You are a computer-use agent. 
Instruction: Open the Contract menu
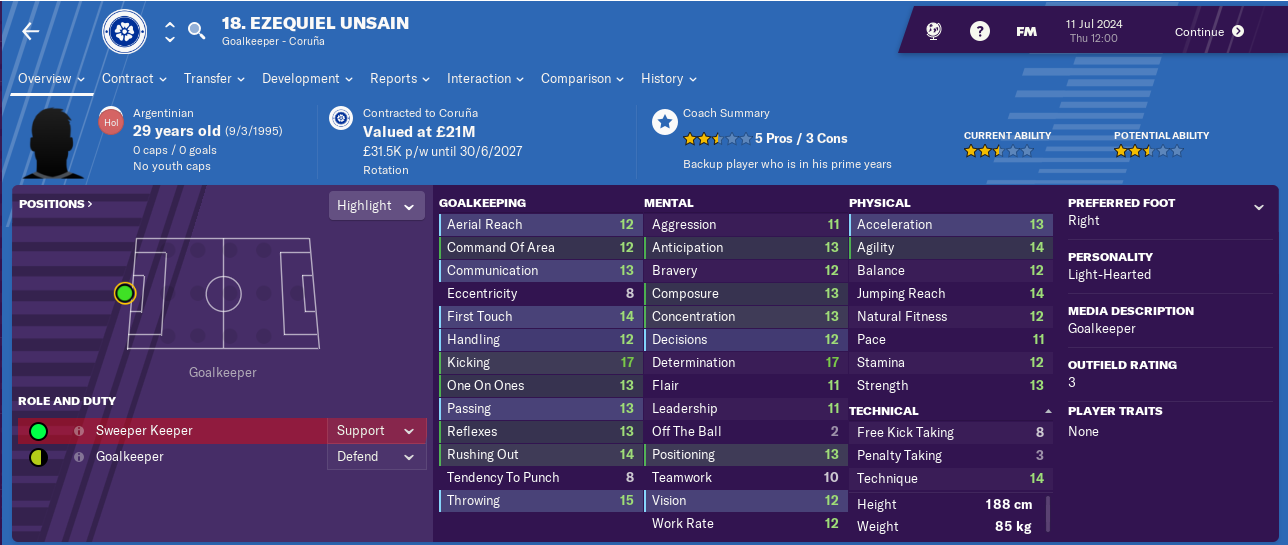(135, 78)
